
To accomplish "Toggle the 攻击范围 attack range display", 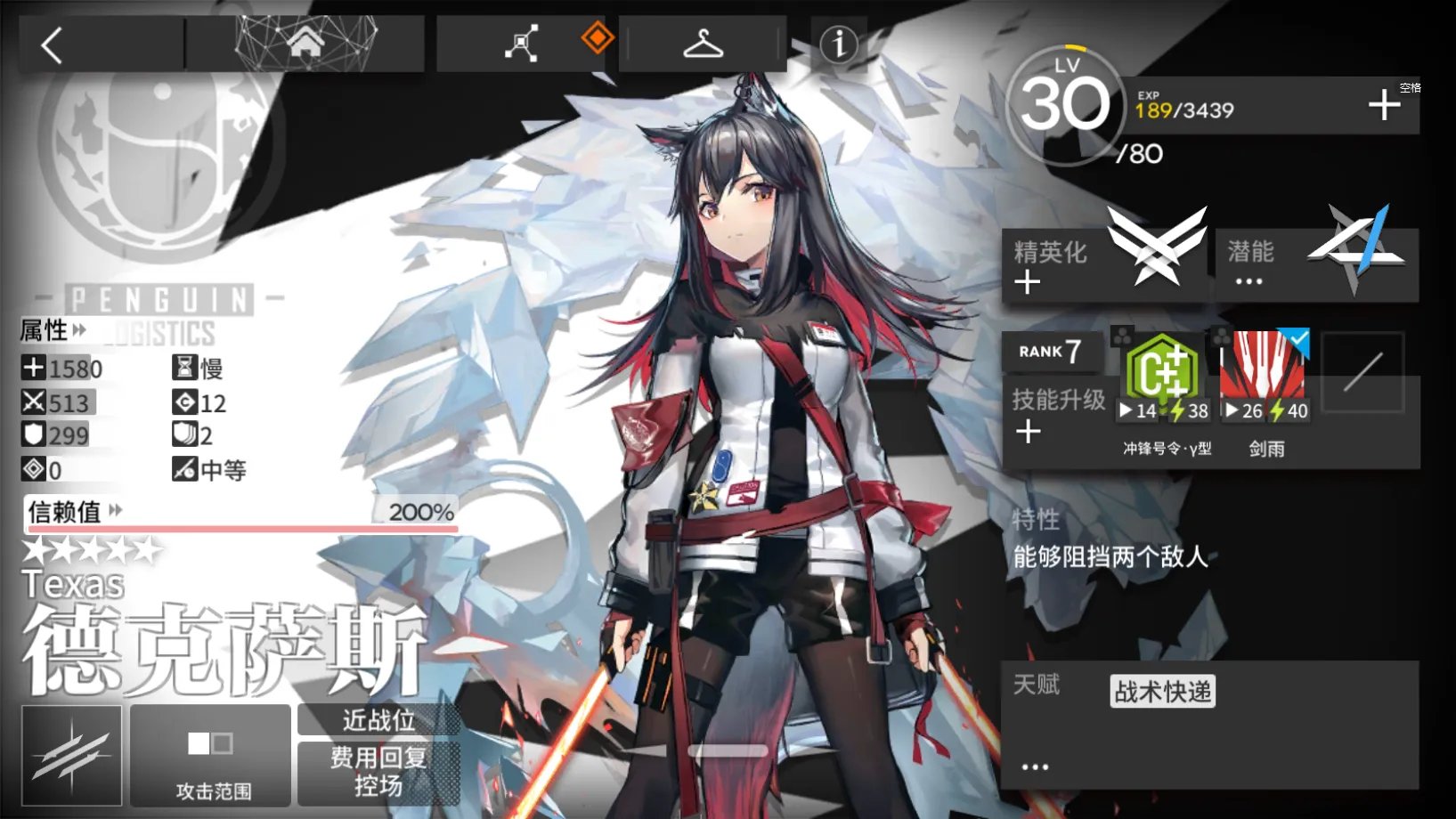I will click(x=210, y=757).
